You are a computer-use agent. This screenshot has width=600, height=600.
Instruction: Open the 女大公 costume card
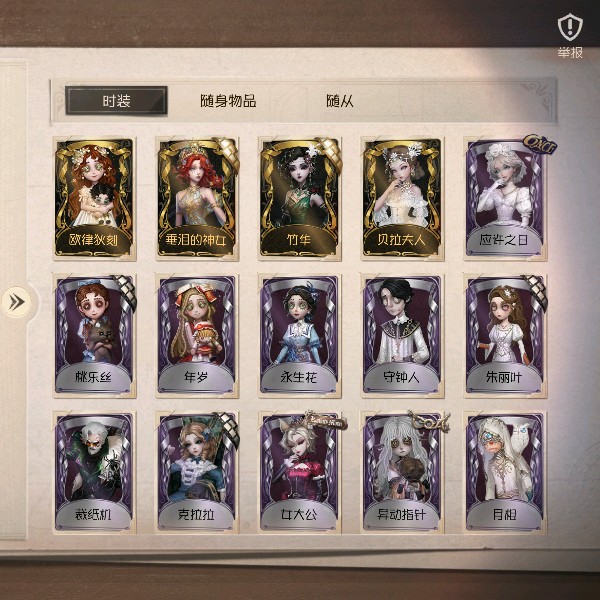pyautogui.click(x=300, y=472)
